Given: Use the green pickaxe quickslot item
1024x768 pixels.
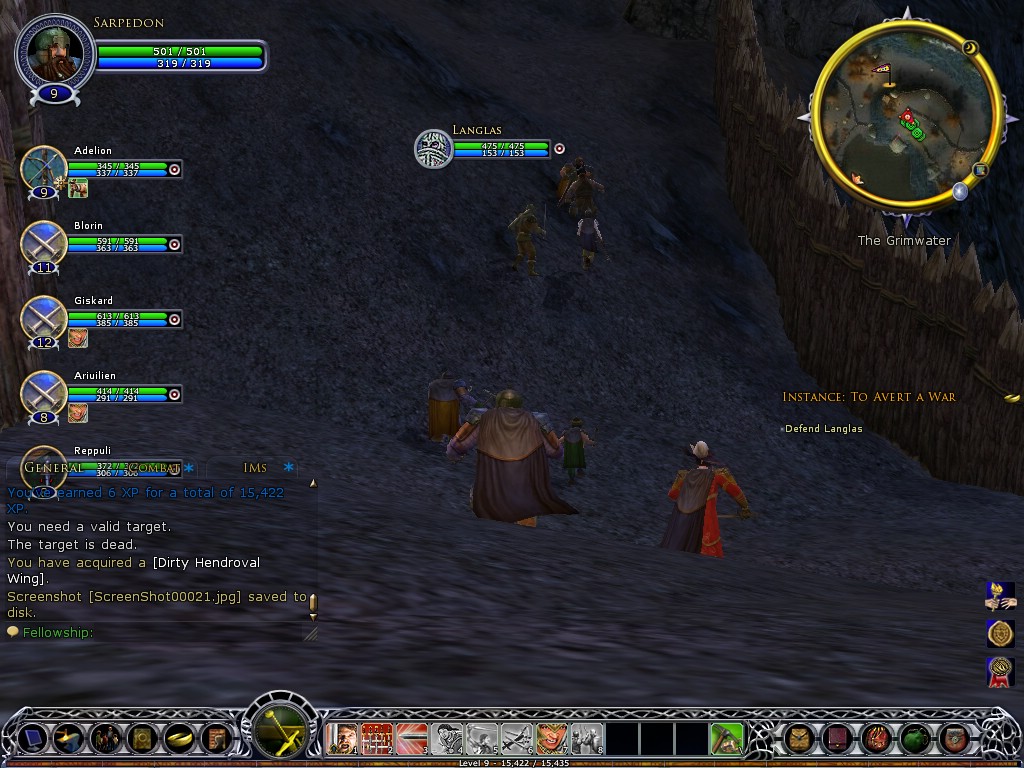Looking at the screenshot, I should pyautogui.click(x=727, y=738).
